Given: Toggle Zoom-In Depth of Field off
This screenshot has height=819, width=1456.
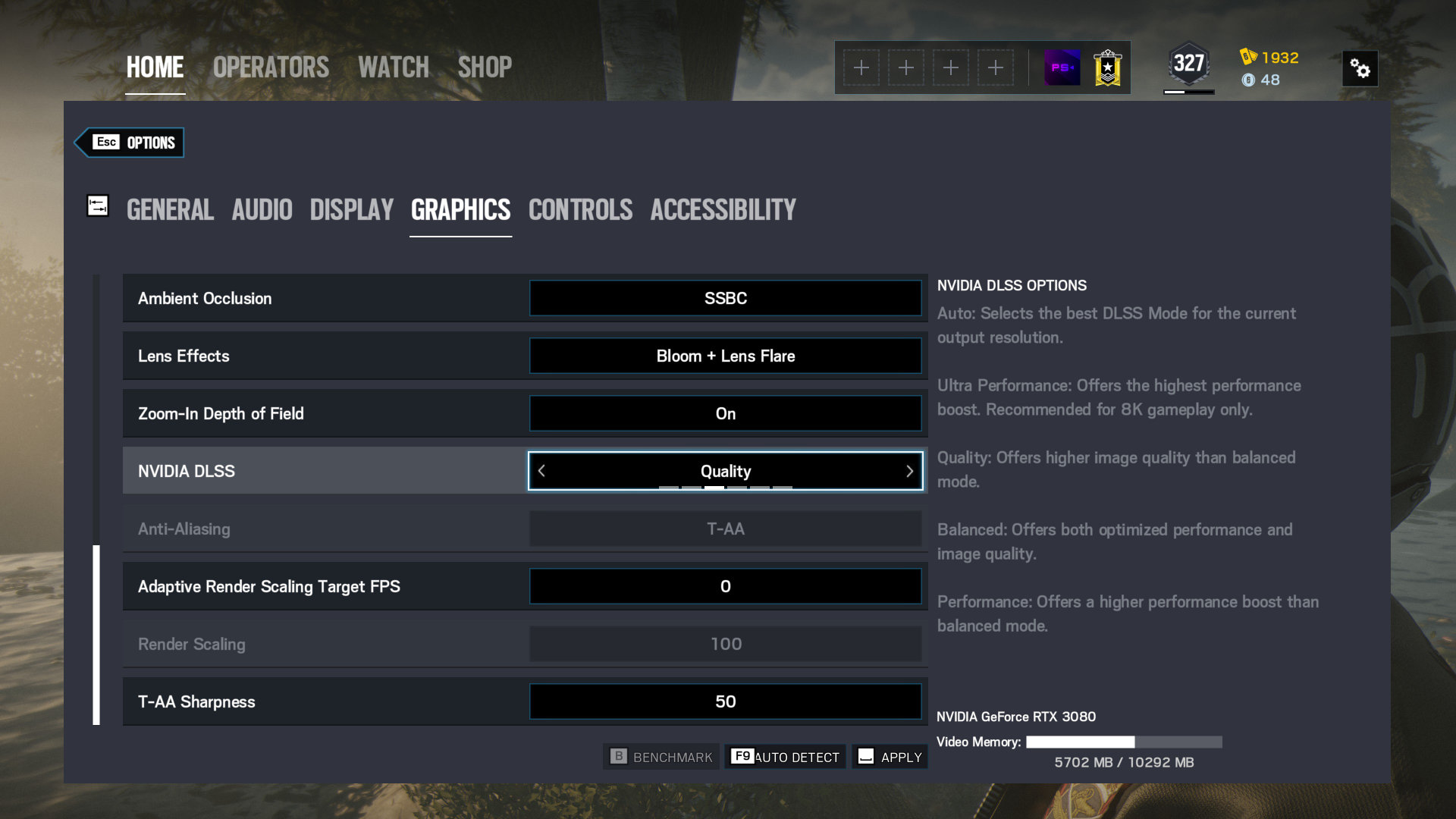Looking at the screenshot, I should click(x=726, y=413).
